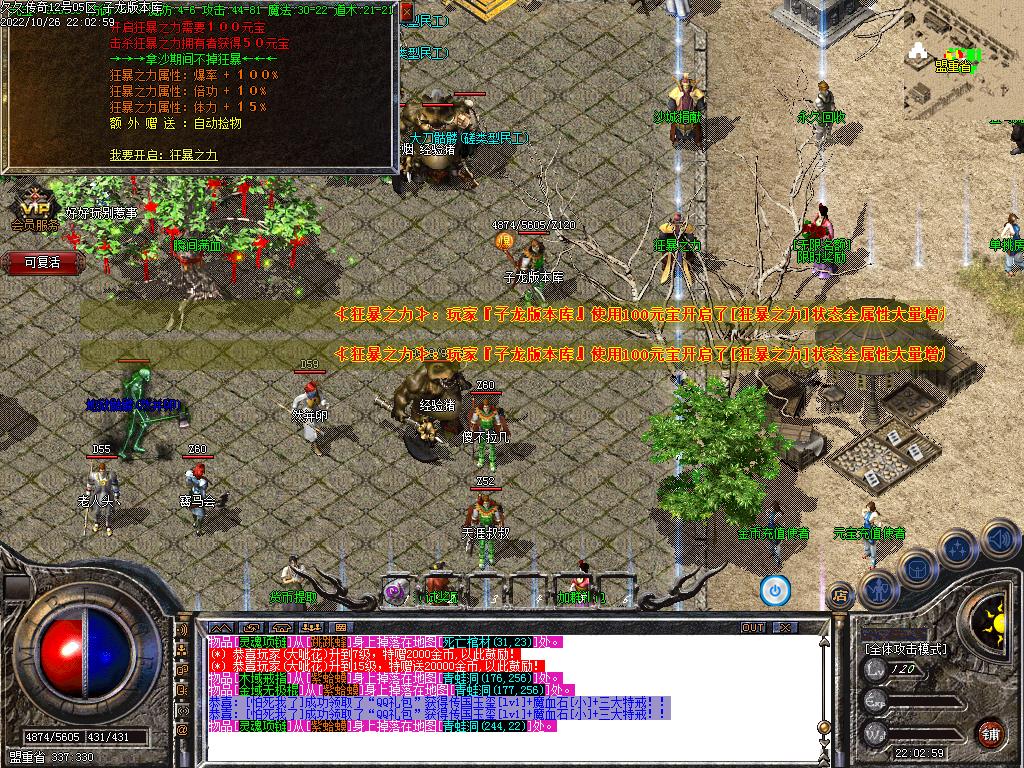Click the chat OUT button

coord(753,628)
